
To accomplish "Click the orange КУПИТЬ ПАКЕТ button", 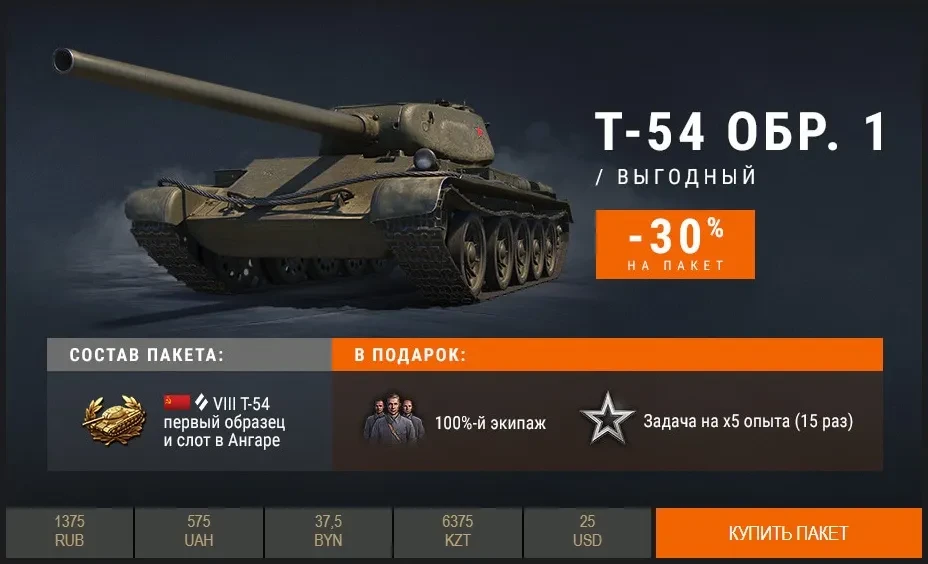I will tap(788, 533).
